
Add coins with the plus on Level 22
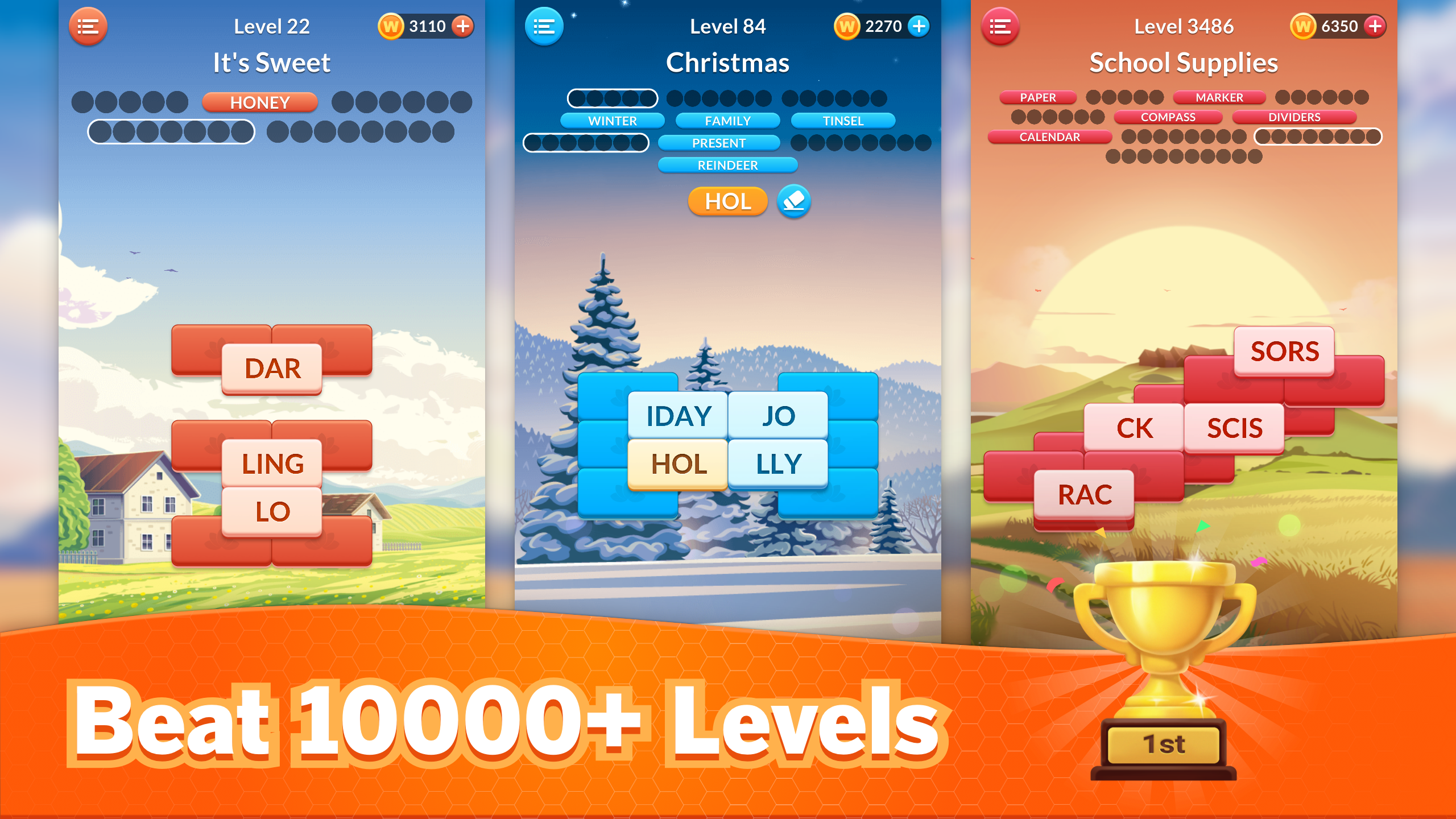click(x=462, y=25)
